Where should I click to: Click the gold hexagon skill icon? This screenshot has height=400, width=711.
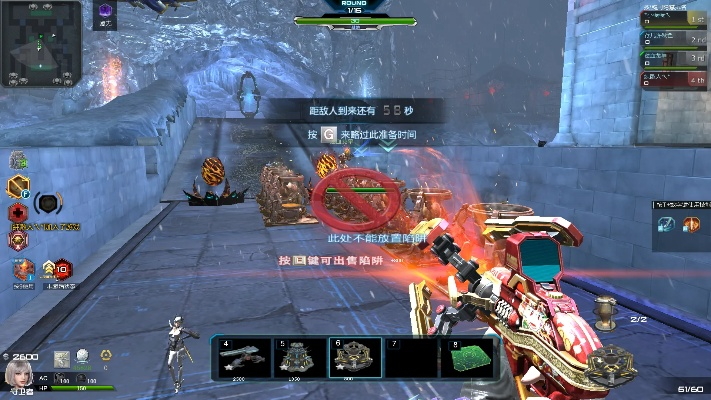point(17,186)
